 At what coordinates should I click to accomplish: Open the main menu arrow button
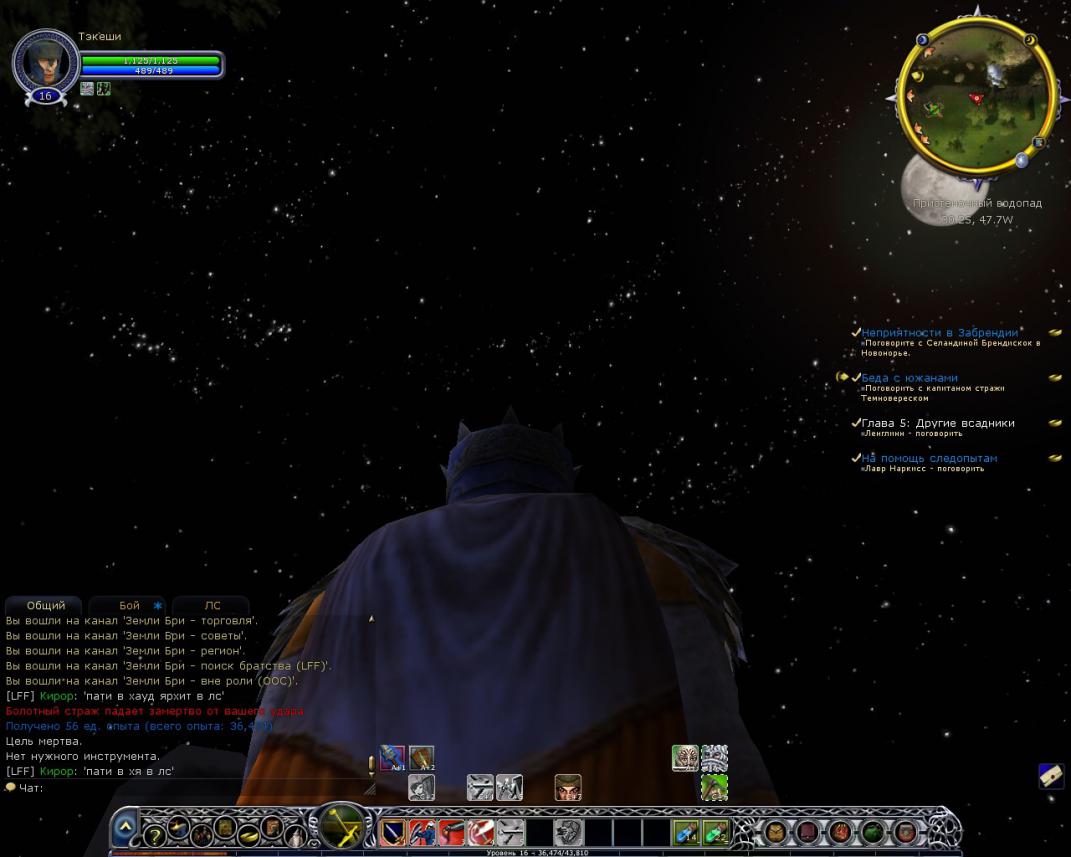point(125,829)
